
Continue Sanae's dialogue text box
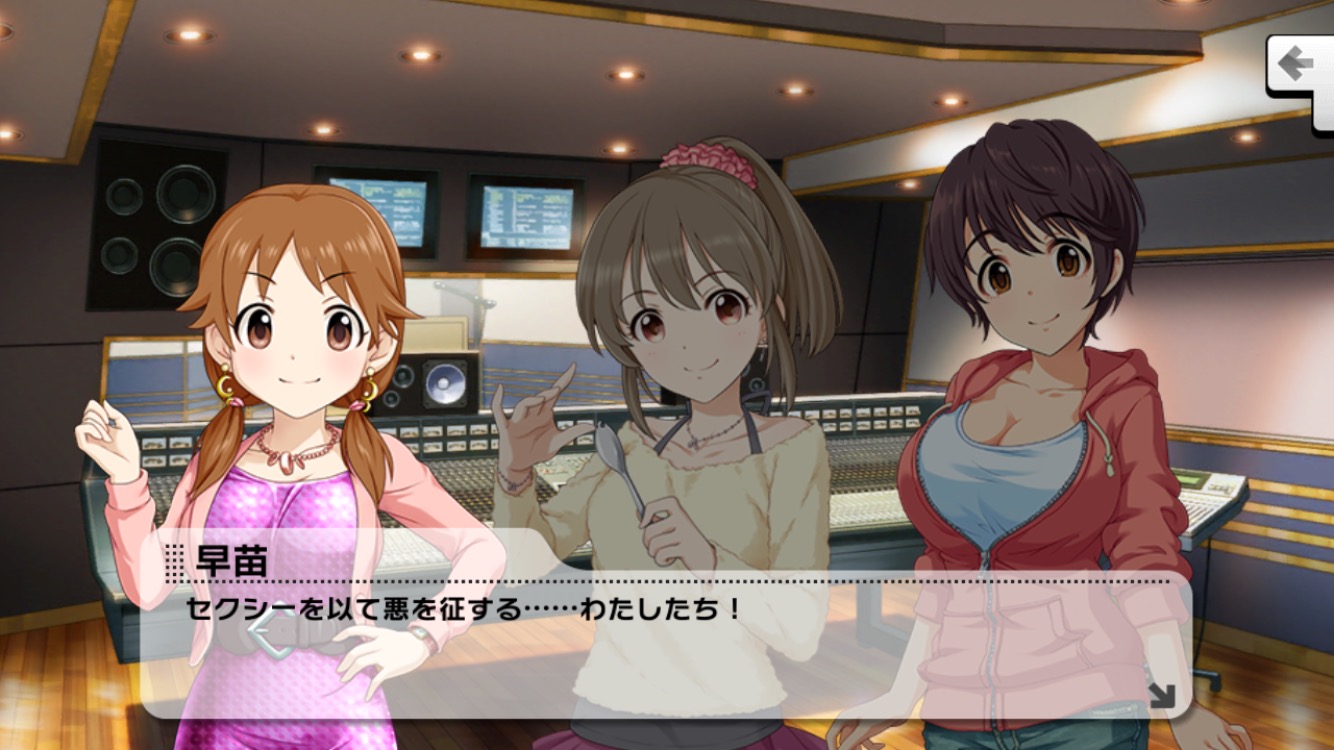click(x=664, y=640)
